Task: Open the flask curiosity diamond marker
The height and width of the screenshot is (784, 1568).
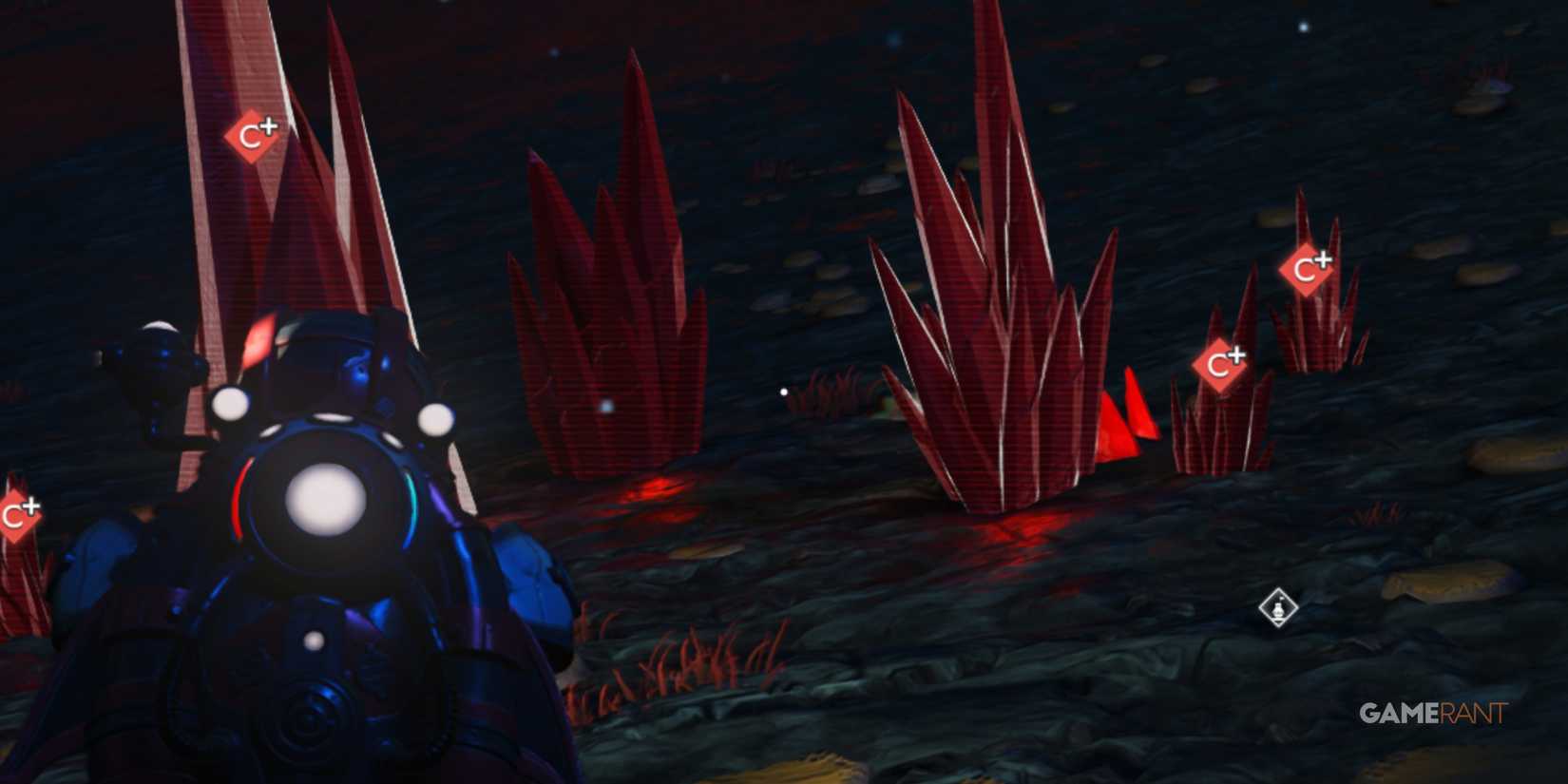Action: click(x=1279, y=609)
